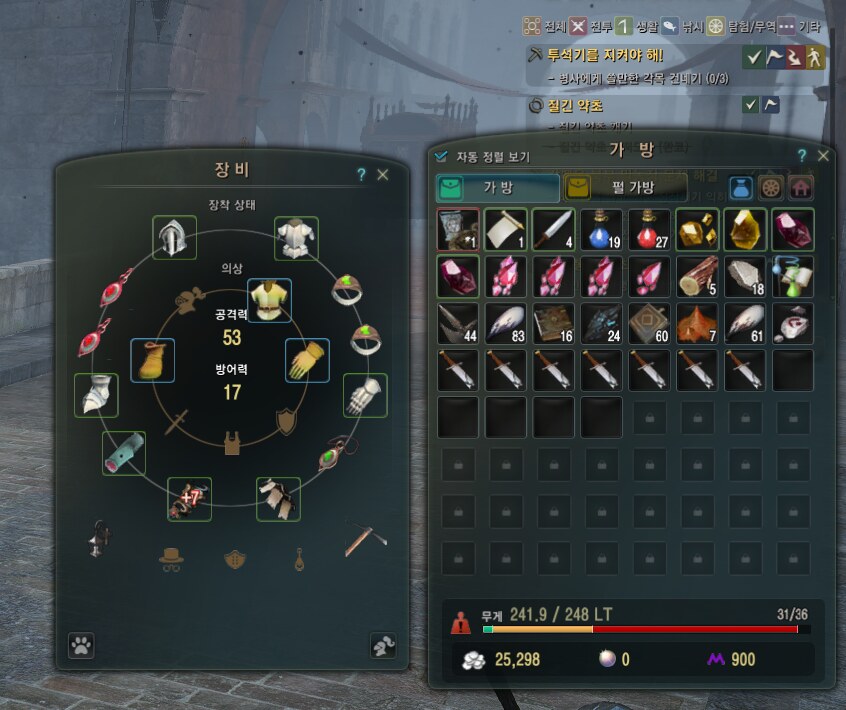Filter quests by fishing (낚시) category
The width and height of the screenshot is (846, 710).
pyautogui.click(x=670, y=26)
